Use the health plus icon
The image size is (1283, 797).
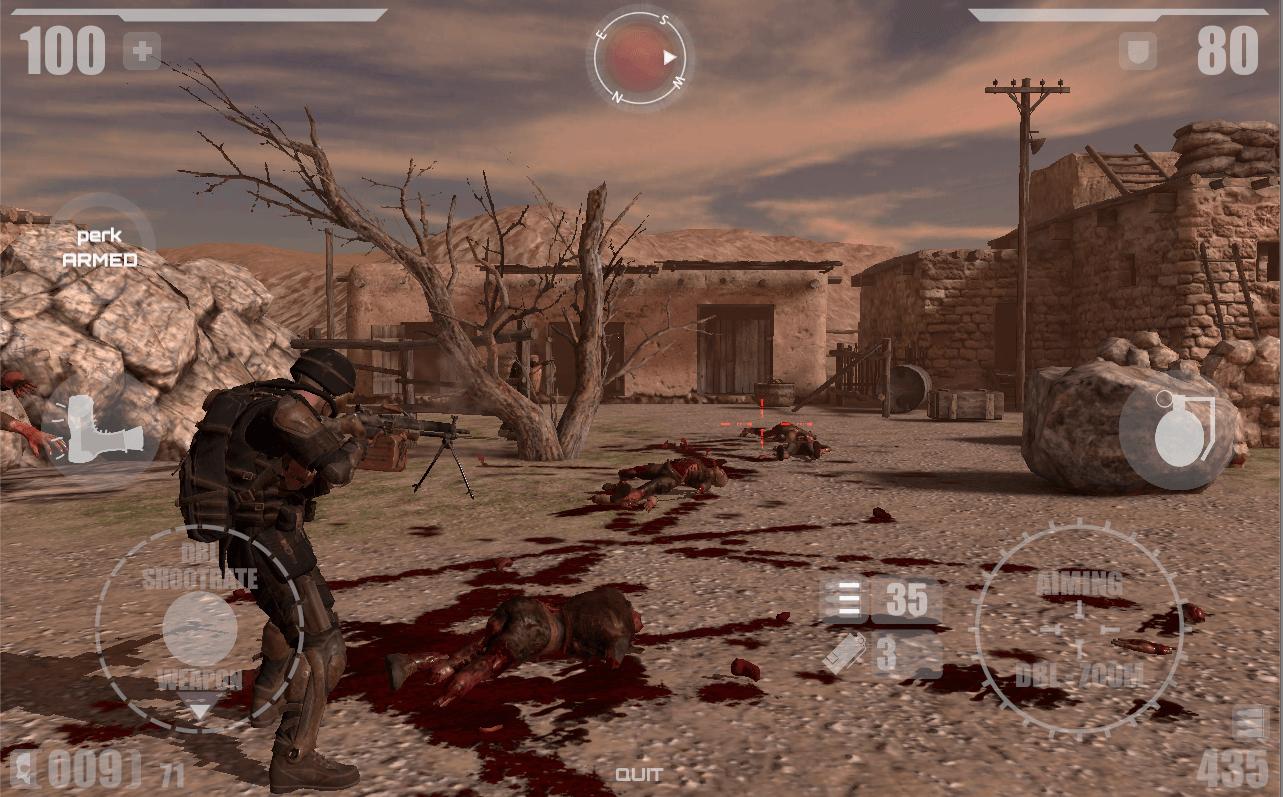[x=141, y=51]
